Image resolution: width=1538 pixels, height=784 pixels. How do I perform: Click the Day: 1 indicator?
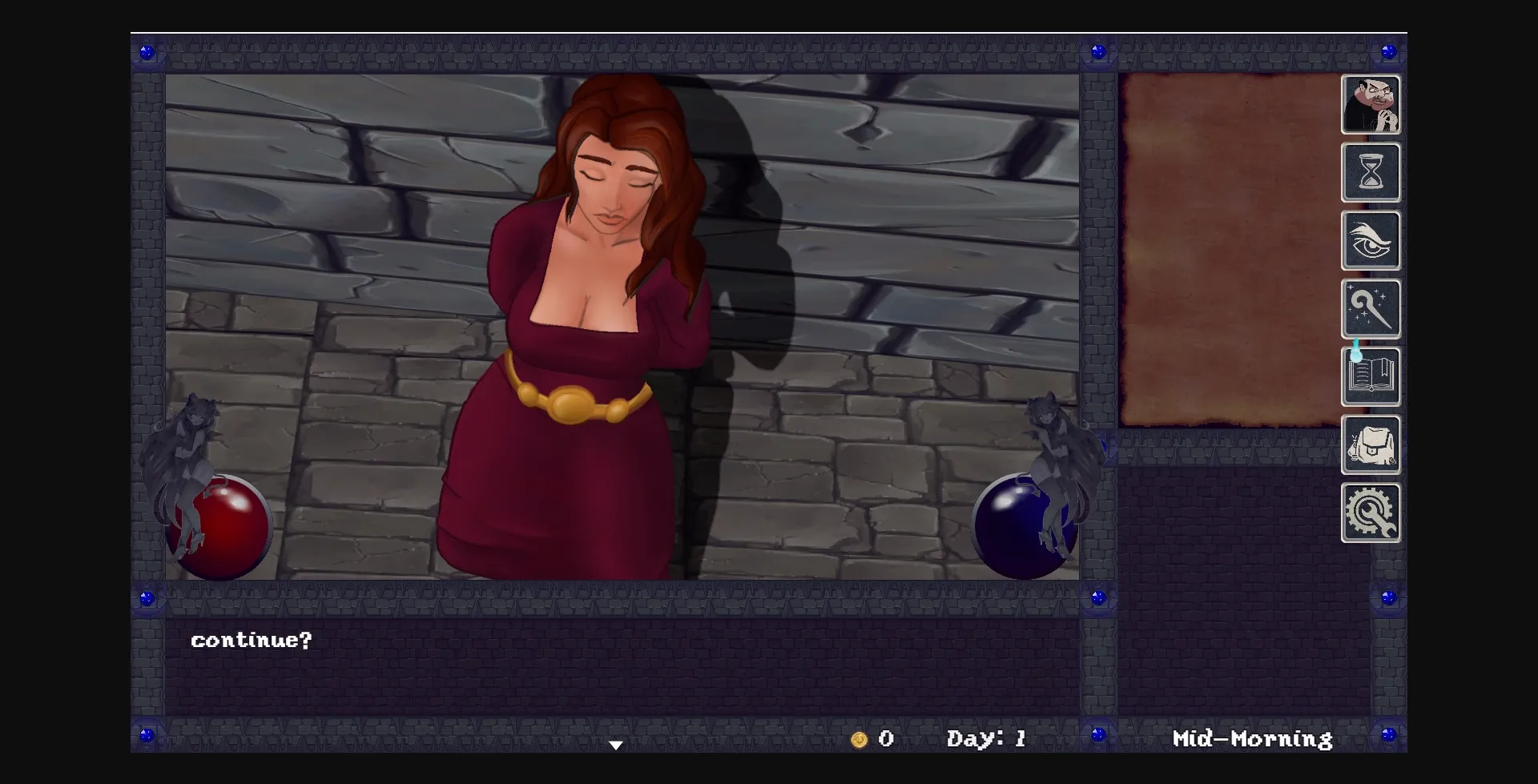pyautogui.click(x=987, y=738)
